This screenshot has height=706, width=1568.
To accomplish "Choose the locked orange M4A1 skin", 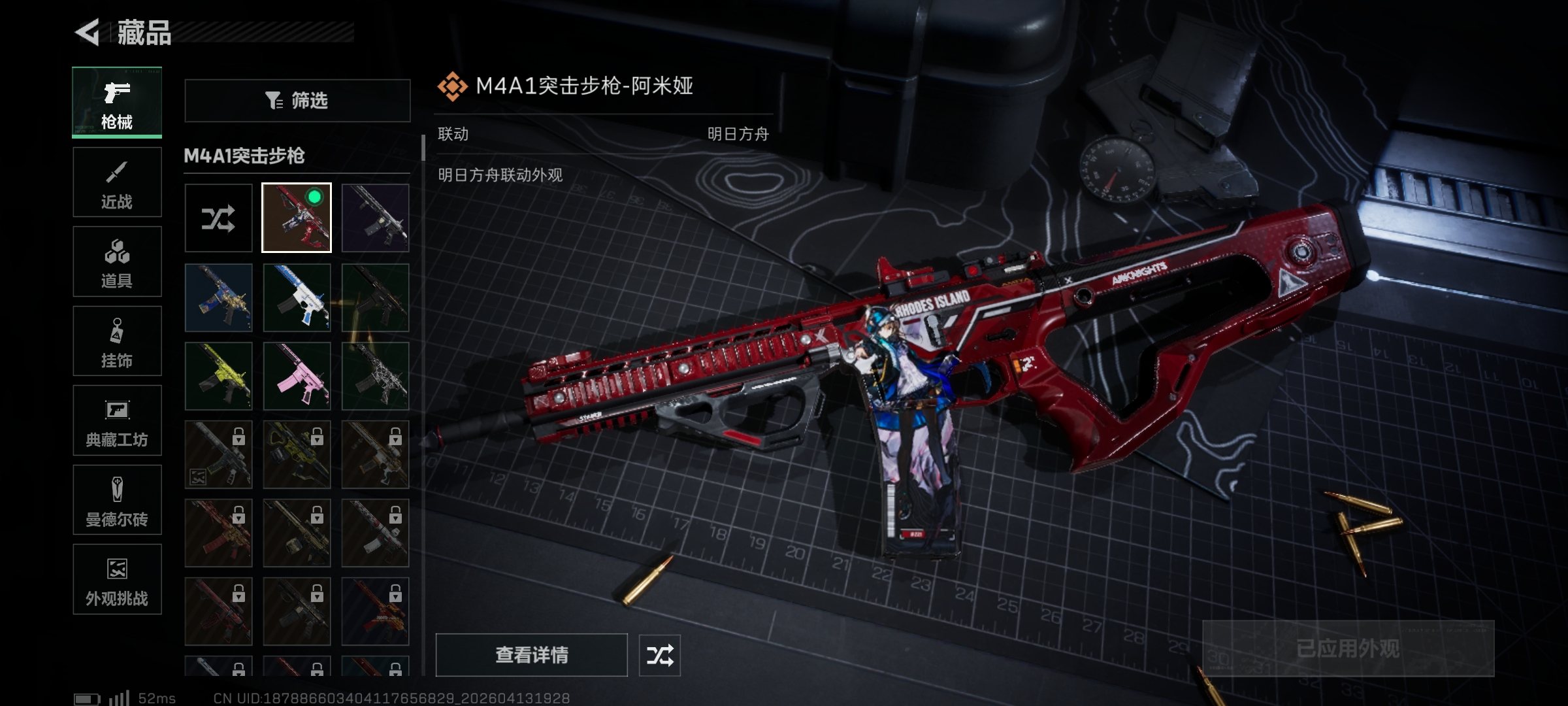I will pos(375,611).
